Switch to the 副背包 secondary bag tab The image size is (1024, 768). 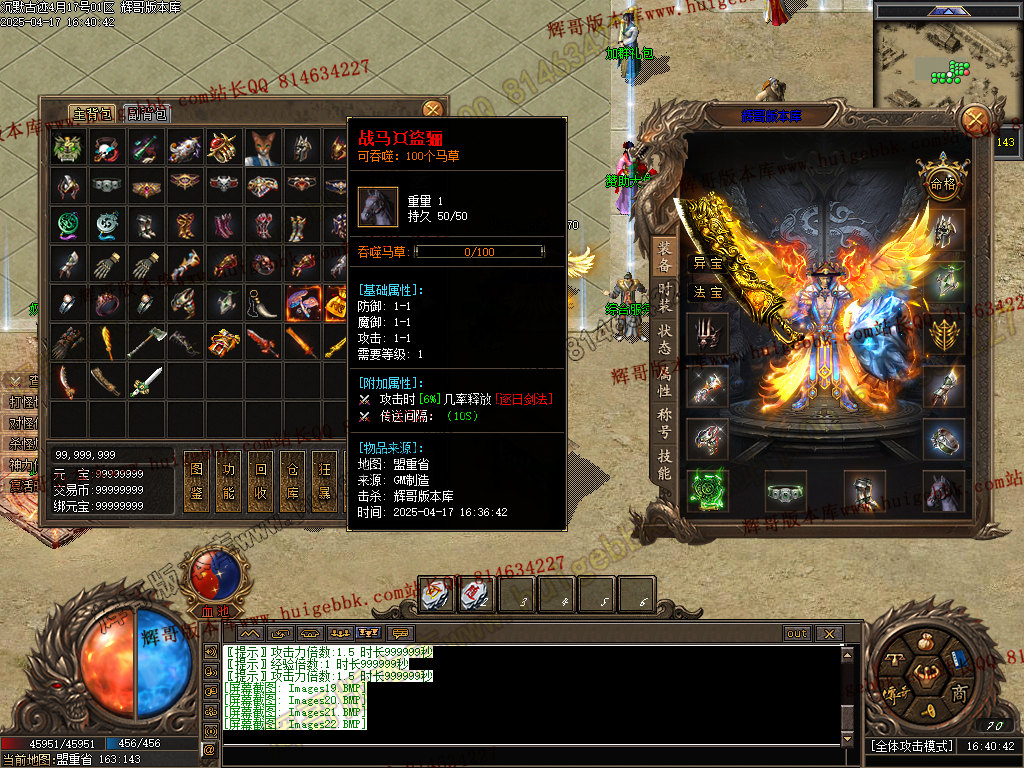point(148,114)
